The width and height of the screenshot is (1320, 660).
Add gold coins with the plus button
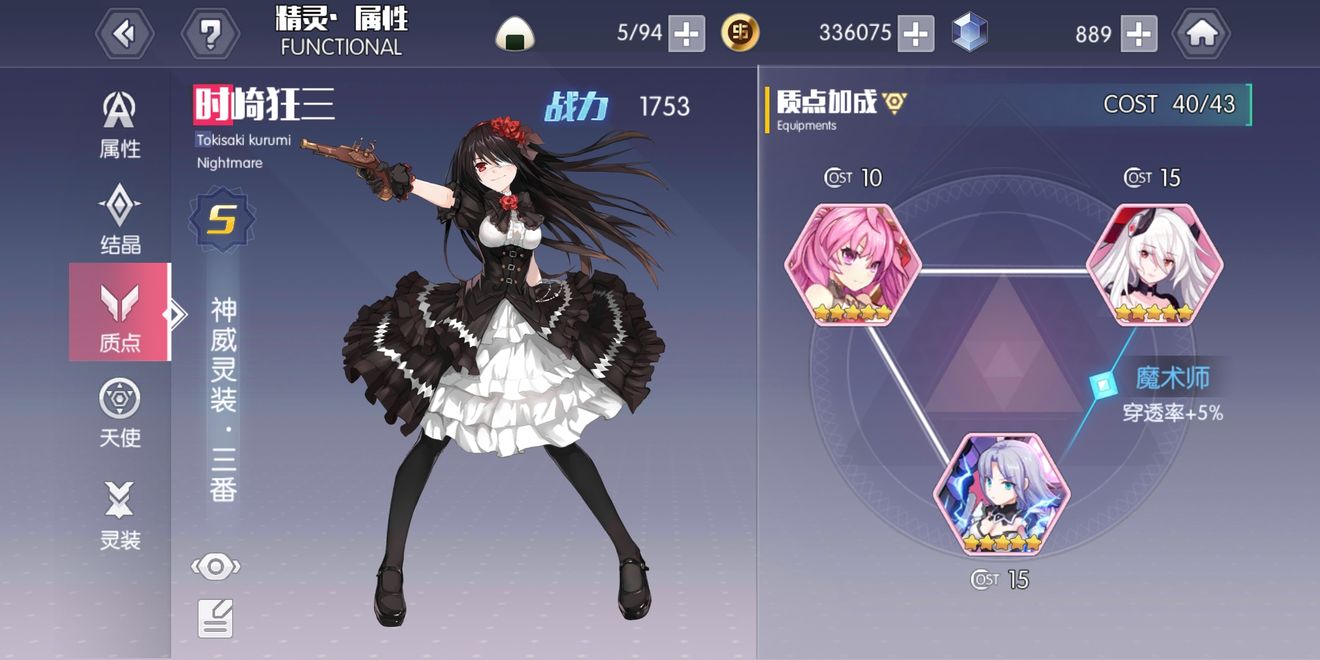pos(916,33)
